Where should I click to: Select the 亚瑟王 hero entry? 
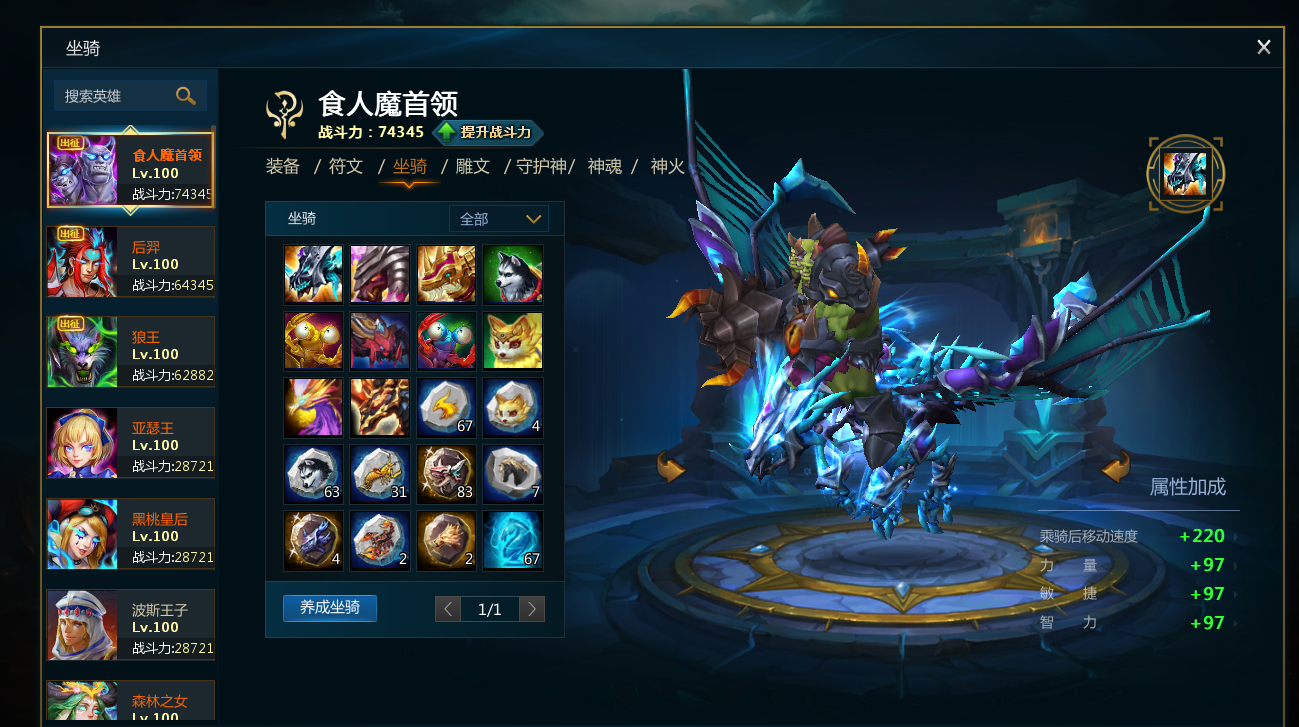pos(130,443)
